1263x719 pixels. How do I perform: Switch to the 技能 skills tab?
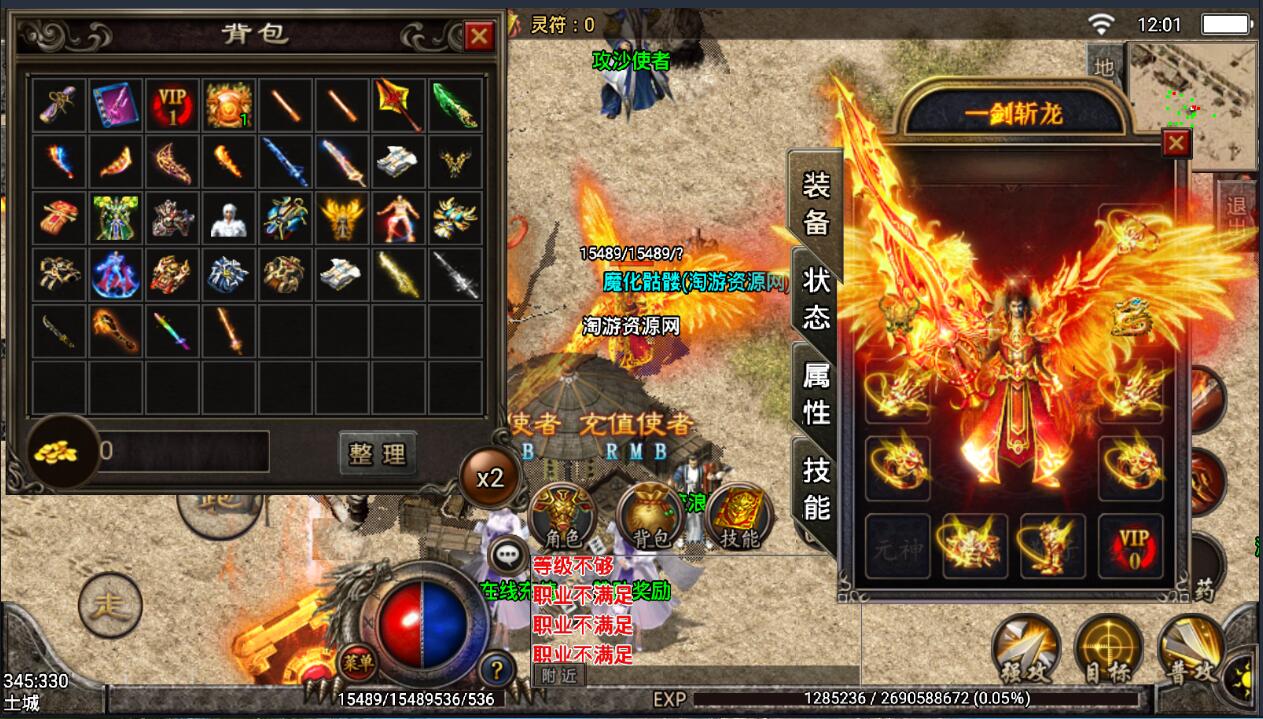(x=816, y=488)
